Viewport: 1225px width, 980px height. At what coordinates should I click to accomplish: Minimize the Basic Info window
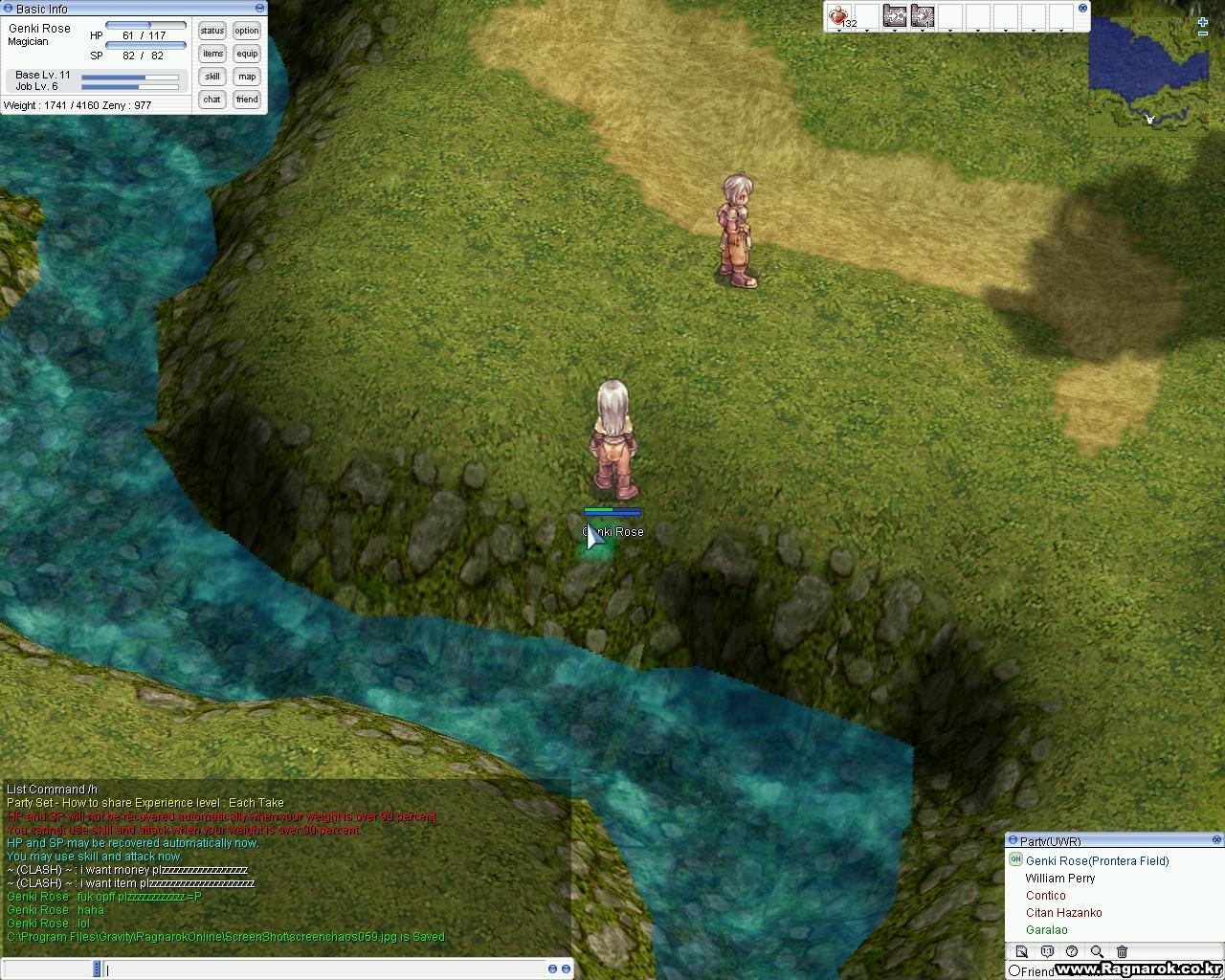[9, 9]
